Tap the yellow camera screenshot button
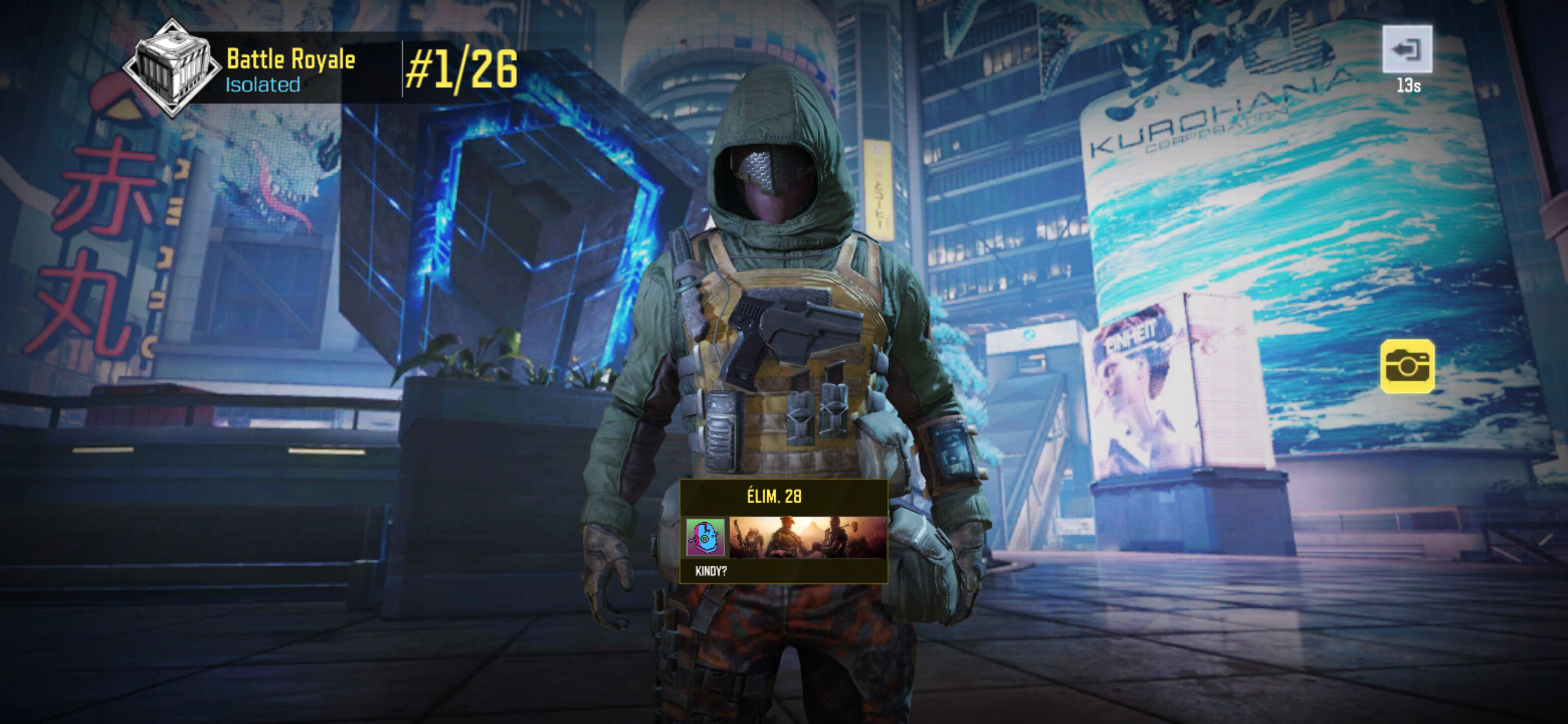 1407,366
